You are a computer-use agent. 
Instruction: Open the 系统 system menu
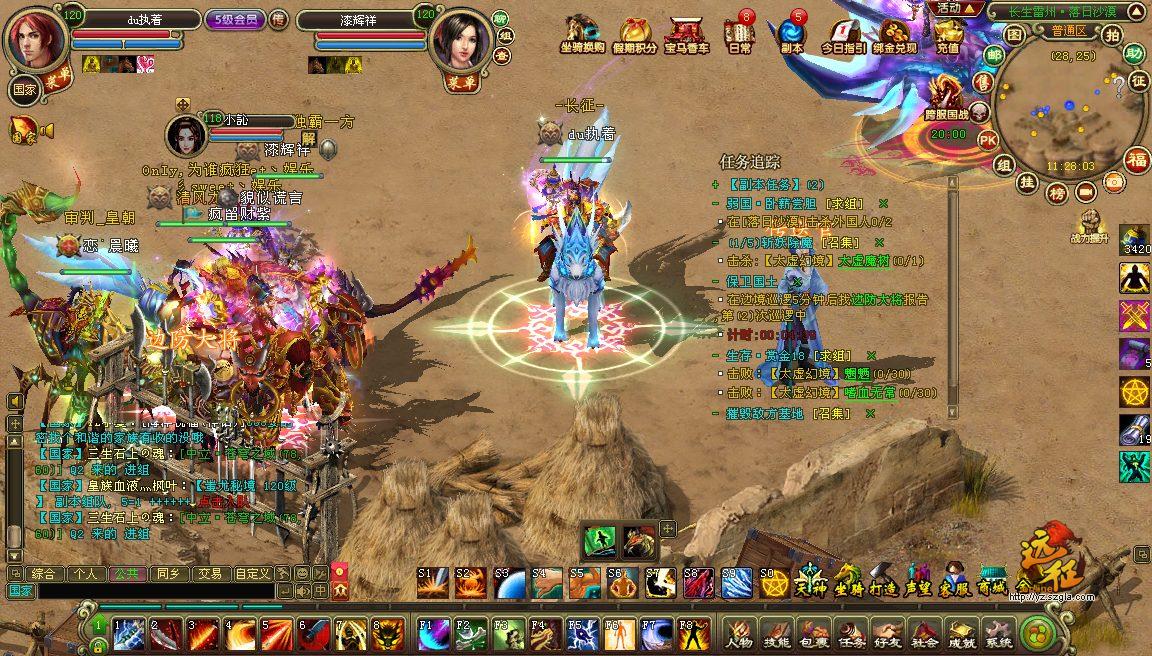[998, 633]
